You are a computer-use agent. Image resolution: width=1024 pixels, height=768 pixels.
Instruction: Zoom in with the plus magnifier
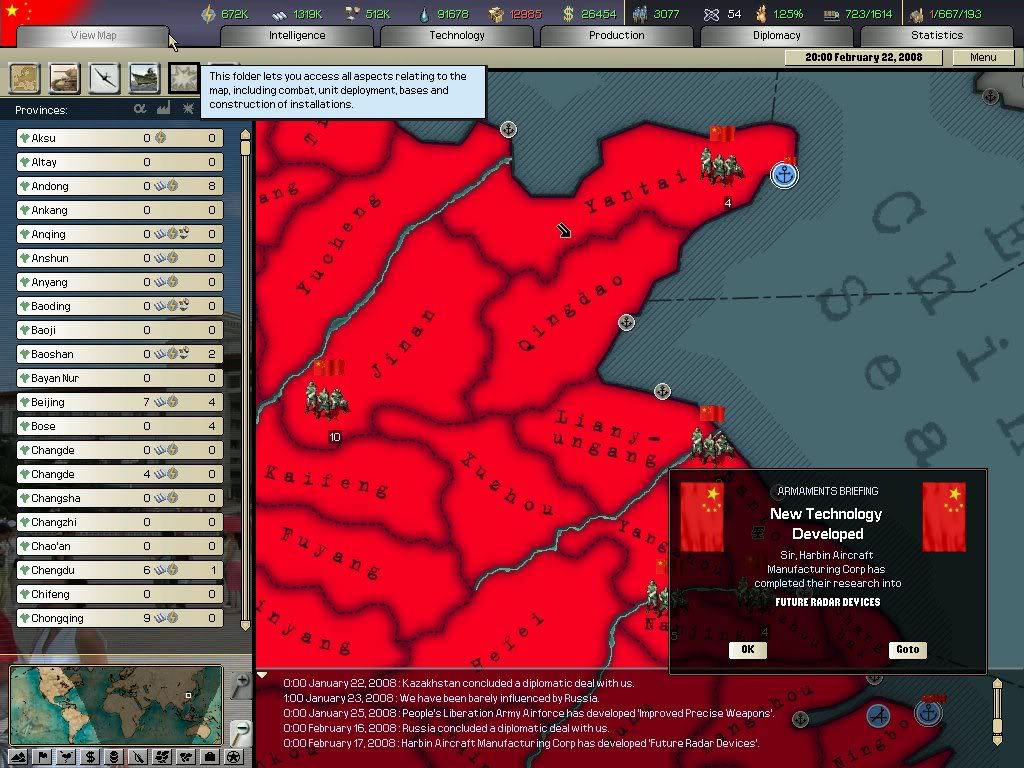[x=239, y=686]
